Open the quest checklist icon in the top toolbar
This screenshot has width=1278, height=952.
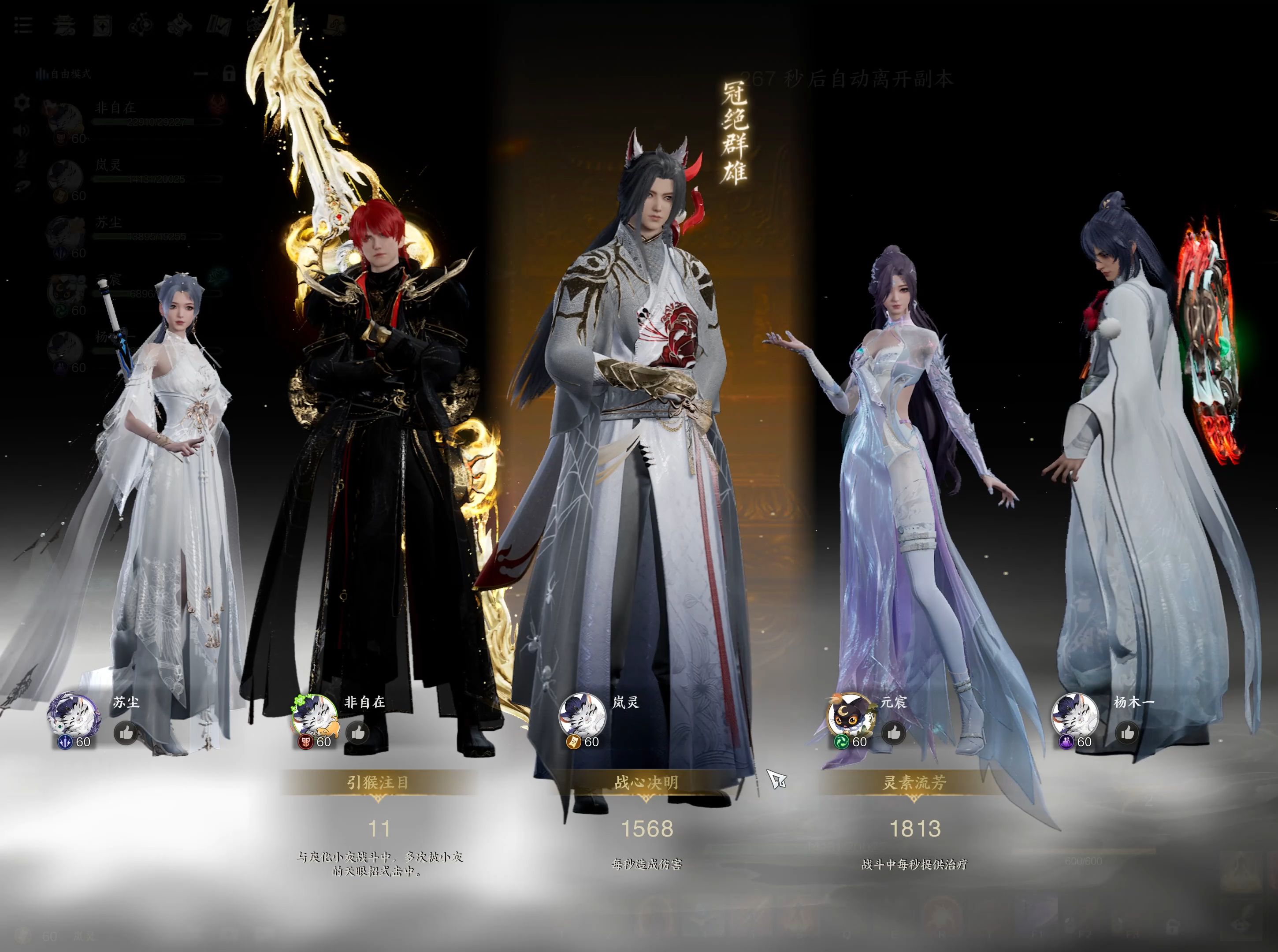pos(219,24)
